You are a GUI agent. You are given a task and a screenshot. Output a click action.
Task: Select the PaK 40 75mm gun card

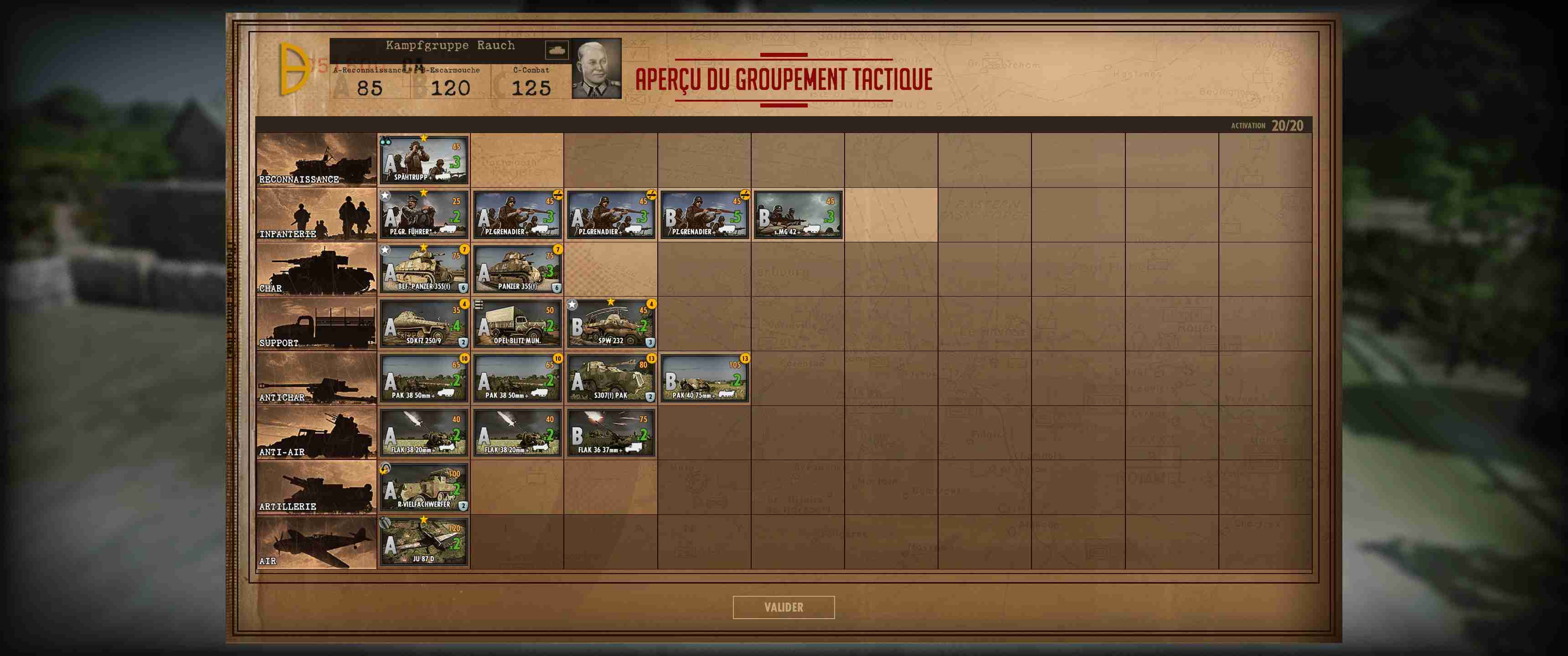click(x=704, y=379)
